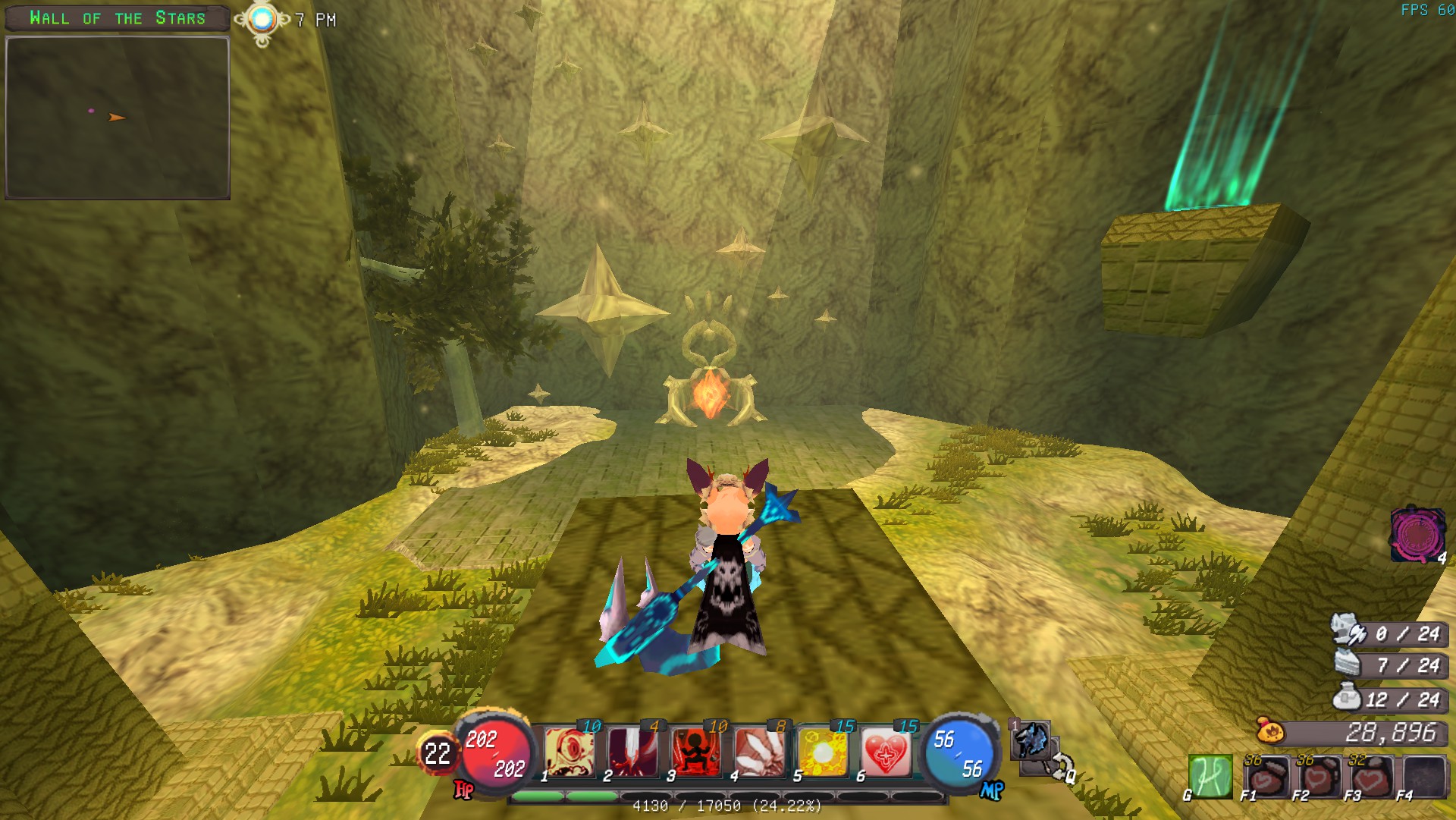Open the trade items sack icon

[x=1348, y=696]
